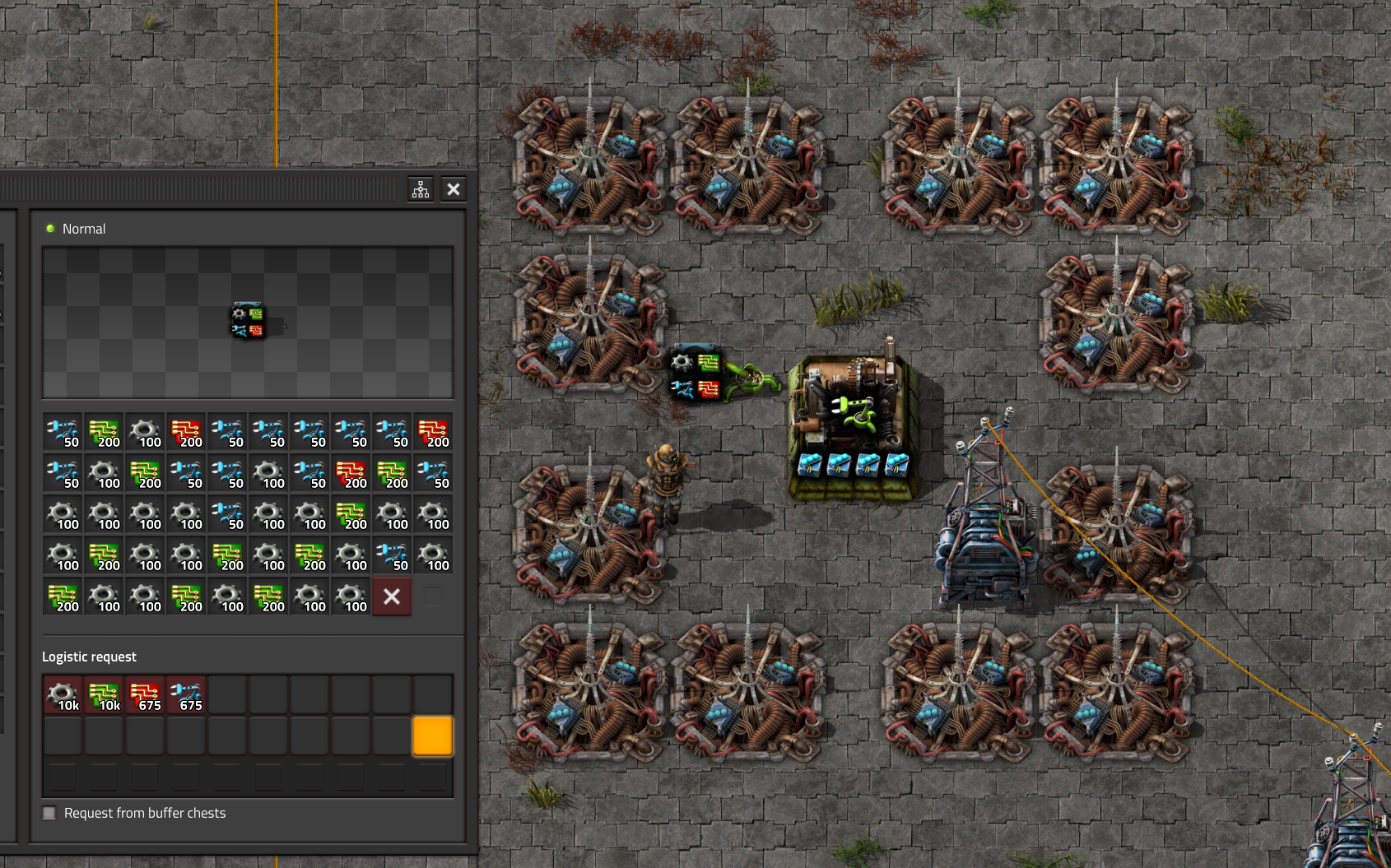
Task: Click the red X inventory limit button
Action: click(392, 596)
